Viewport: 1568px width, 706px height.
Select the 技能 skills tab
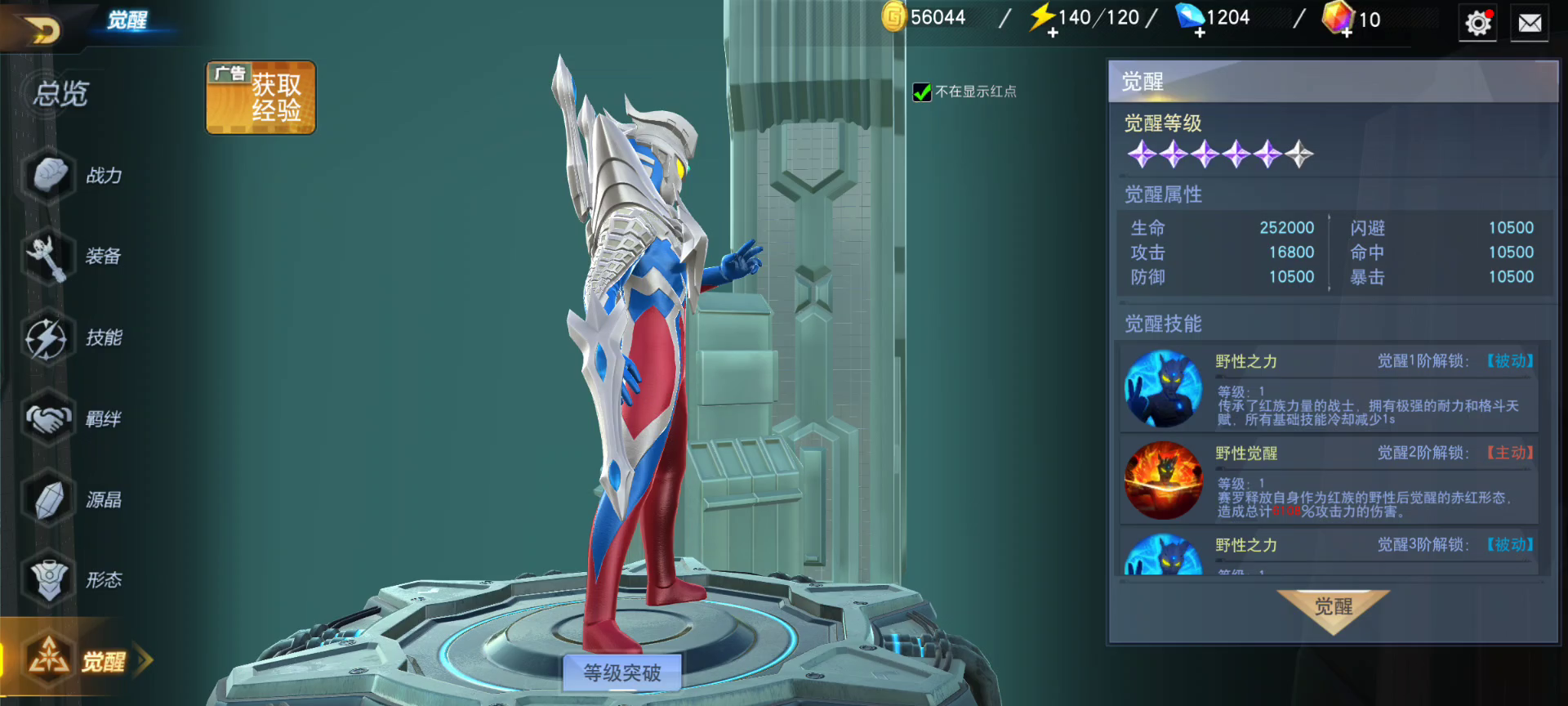73,337
